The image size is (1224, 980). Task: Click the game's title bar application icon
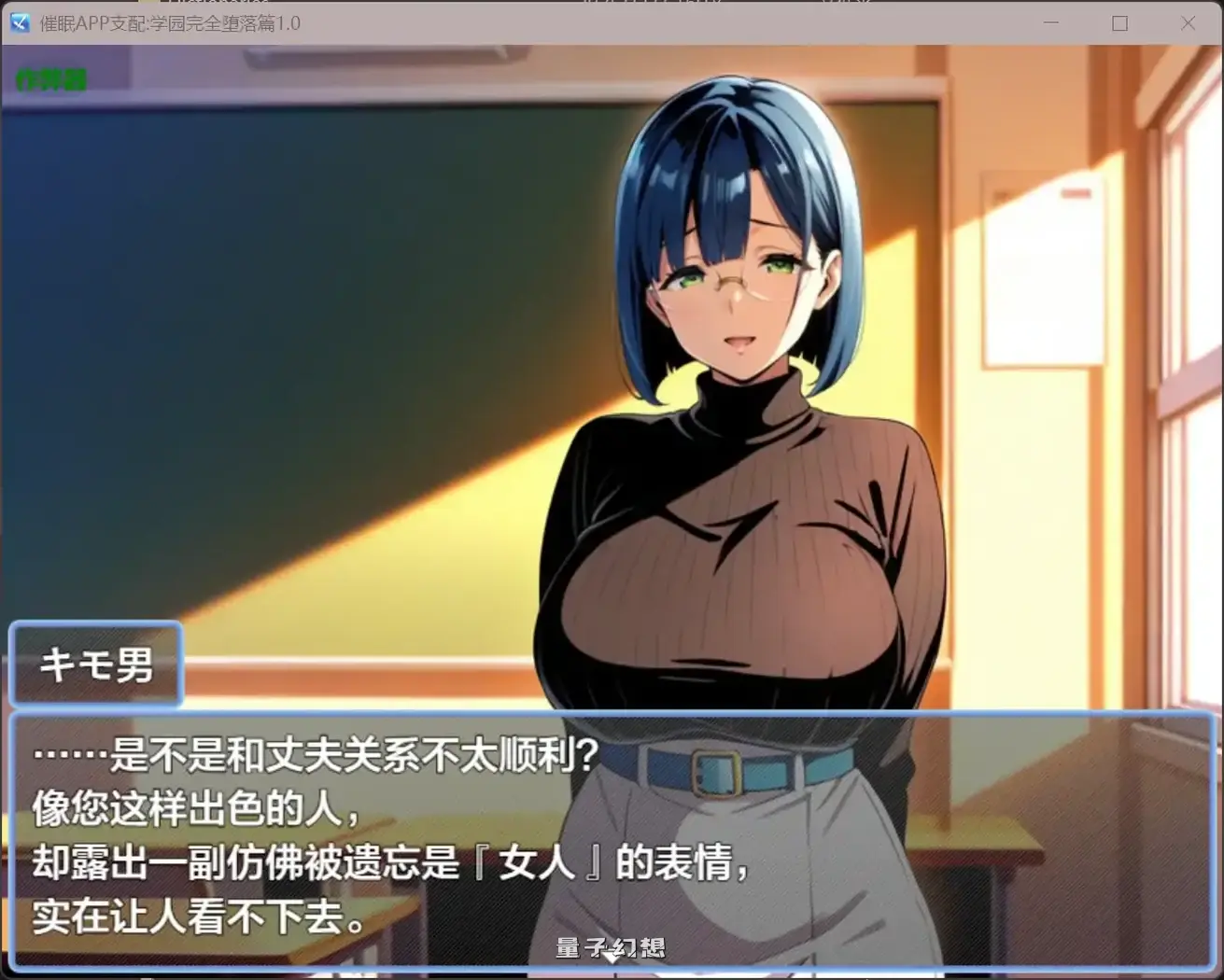pyautogui.click(x=20, y=23)
